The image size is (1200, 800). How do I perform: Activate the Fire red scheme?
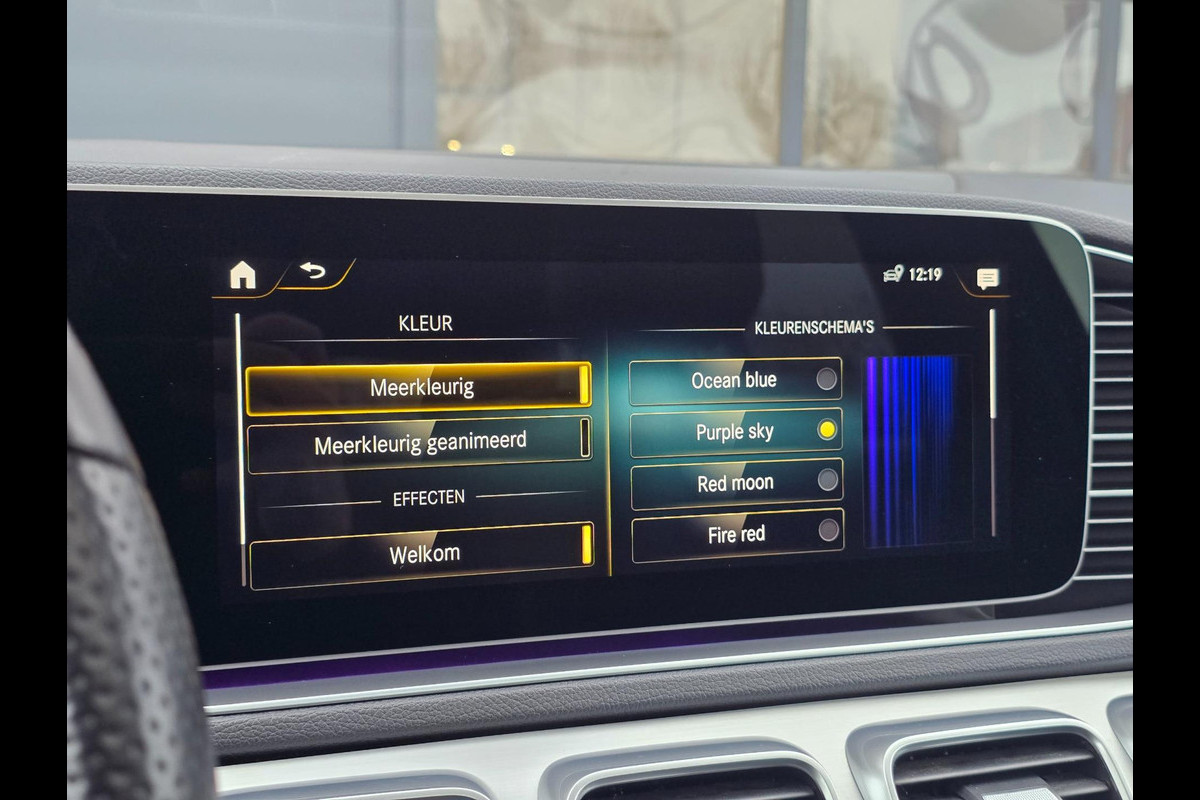[737, 535]
